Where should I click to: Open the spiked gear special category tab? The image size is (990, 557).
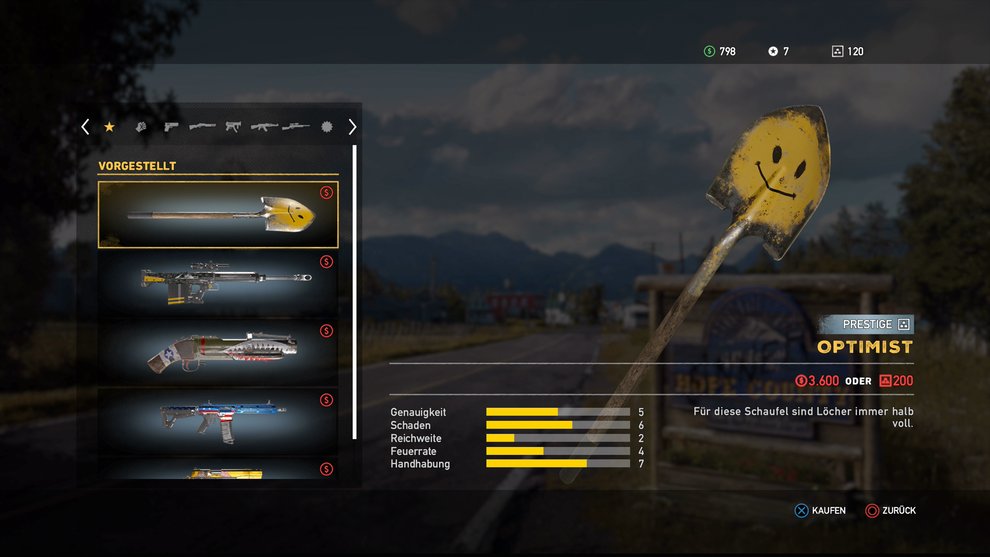pyautogui.click(x=326, y=127)
